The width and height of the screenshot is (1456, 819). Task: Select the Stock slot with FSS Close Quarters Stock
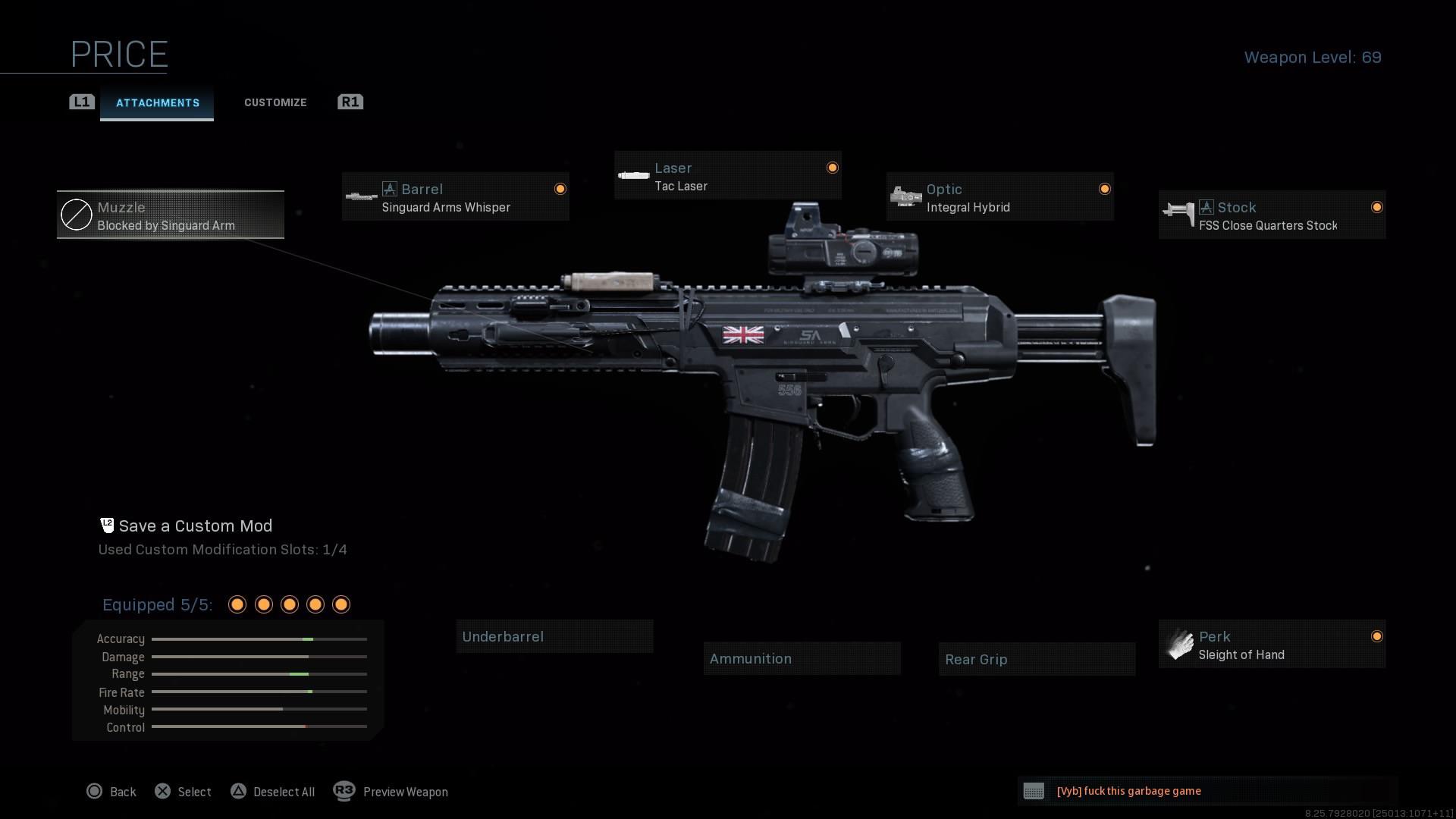(1272, 215)
